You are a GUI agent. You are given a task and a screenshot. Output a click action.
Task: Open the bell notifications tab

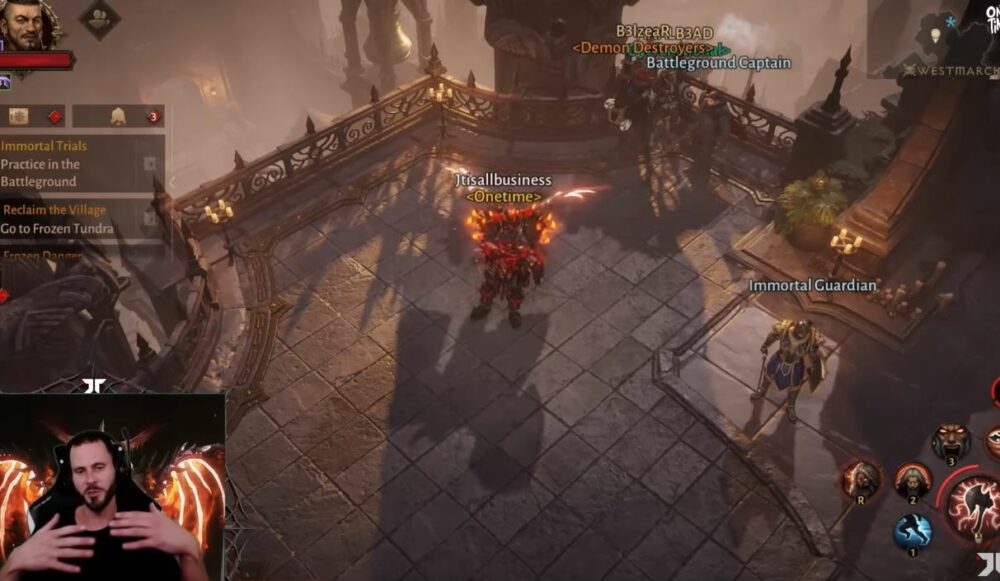point(118,116)
